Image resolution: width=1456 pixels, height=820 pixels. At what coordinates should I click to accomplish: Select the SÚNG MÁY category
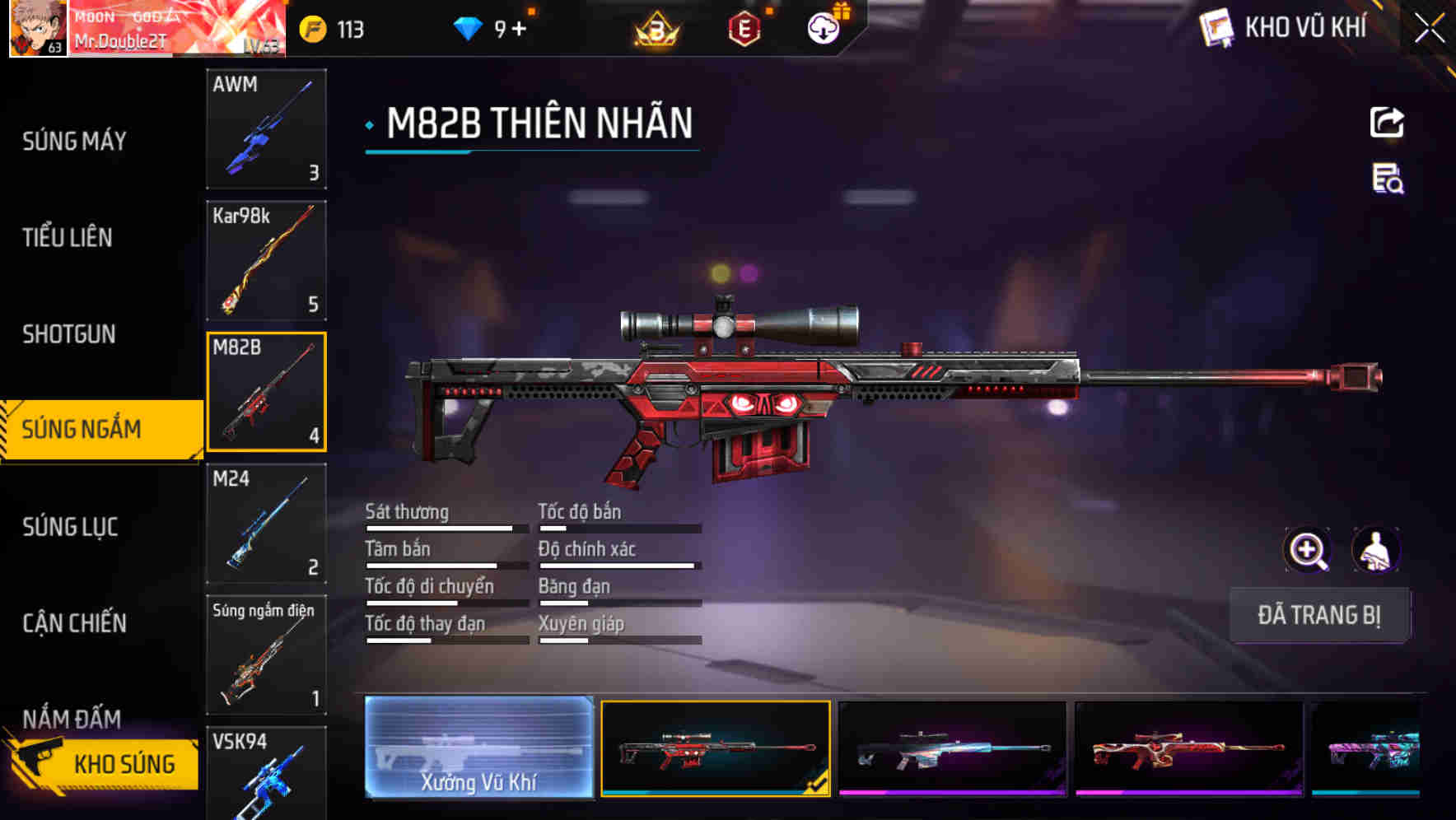(74, 141)
